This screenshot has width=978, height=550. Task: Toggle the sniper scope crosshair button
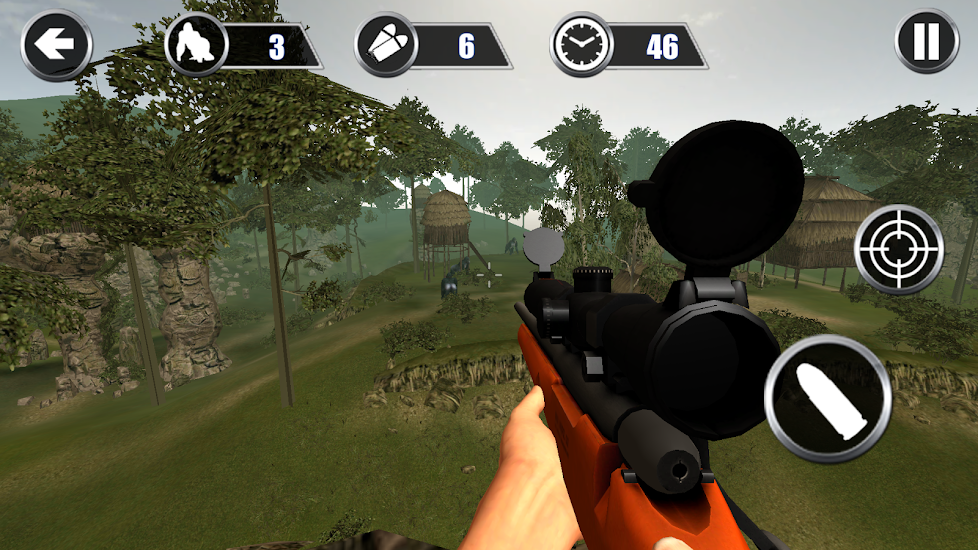point(899,249)
